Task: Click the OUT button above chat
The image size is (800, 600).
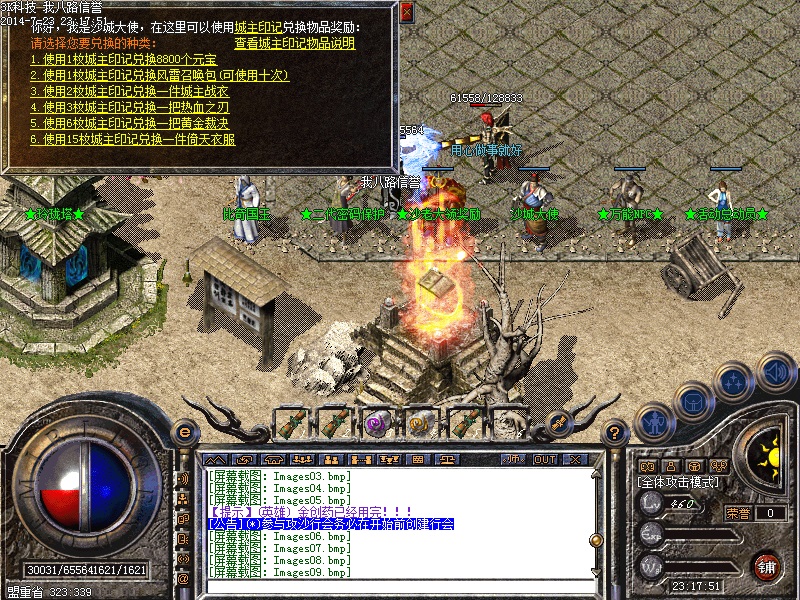Action: (544, 459)
